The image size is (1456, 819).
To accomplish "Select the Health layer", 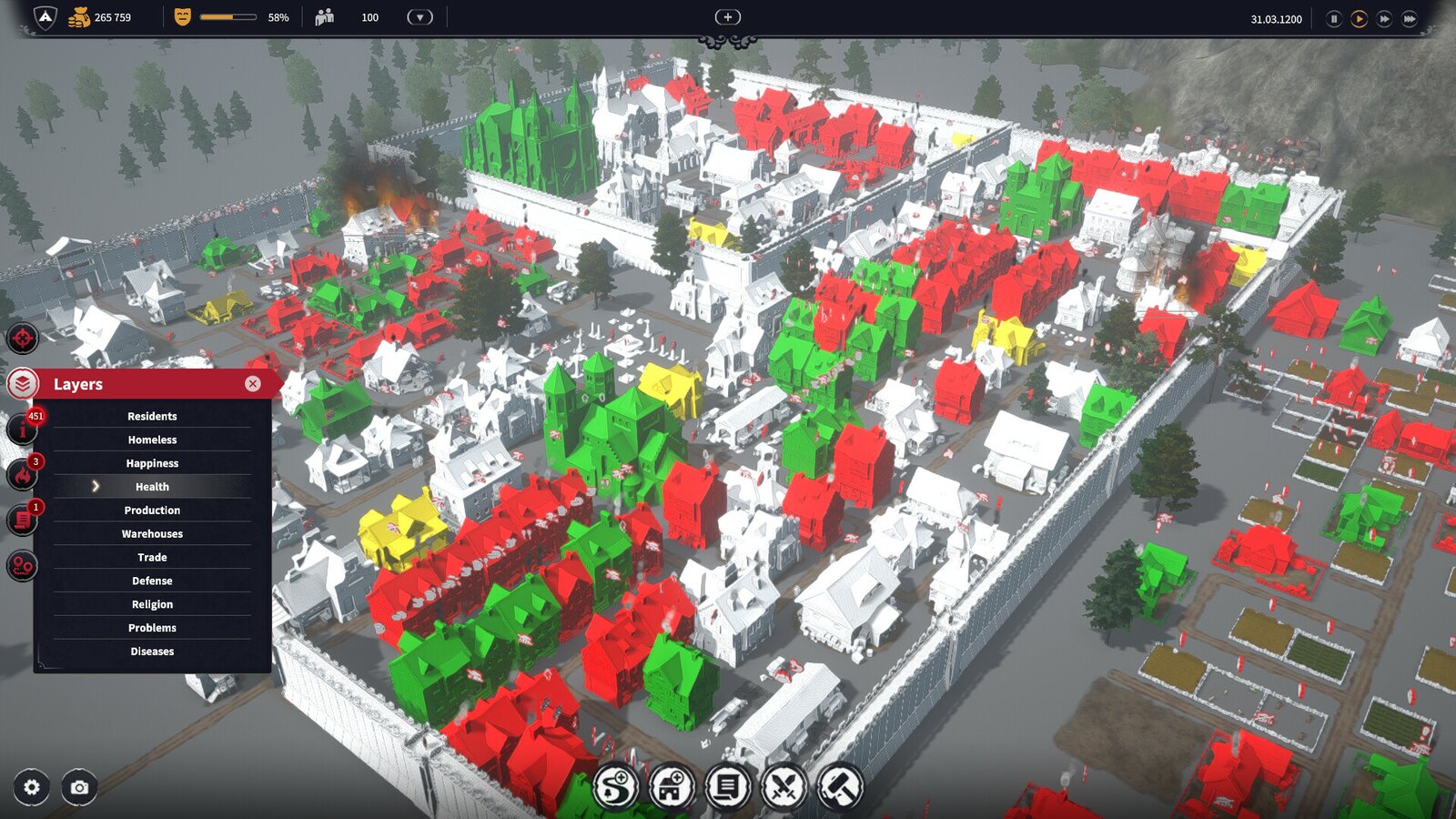I will [152, 486].
